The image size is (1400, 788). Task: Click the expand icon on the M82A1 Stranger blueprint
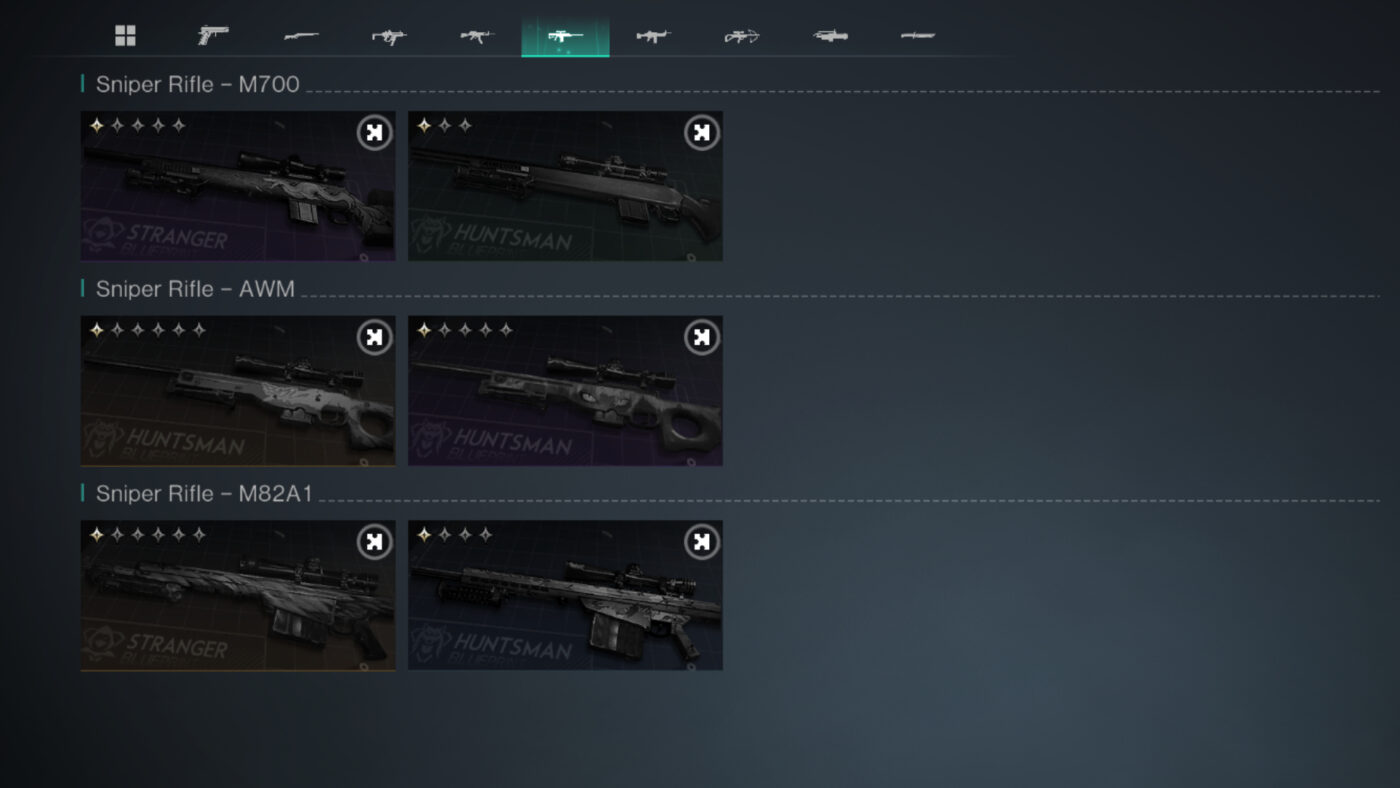[373, 541]
